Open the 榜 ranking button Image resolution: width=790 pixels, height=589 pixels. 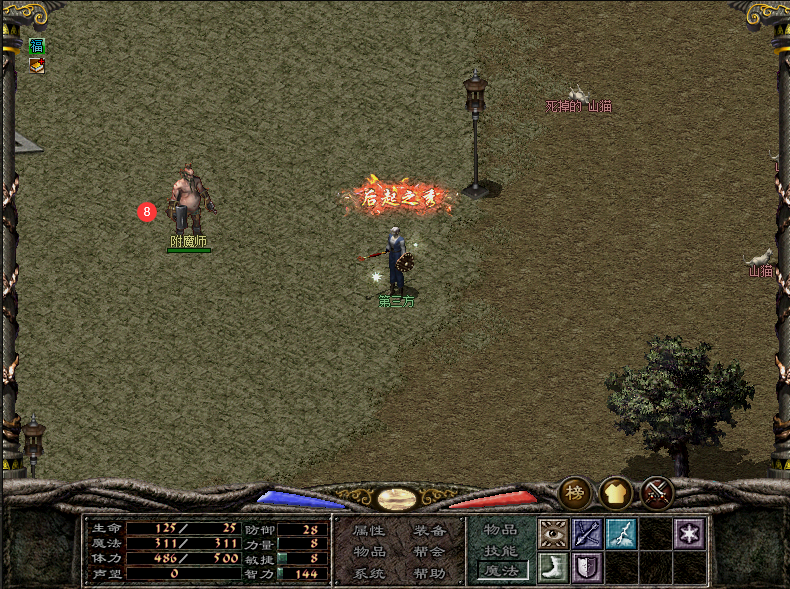(x=574, y=492)
